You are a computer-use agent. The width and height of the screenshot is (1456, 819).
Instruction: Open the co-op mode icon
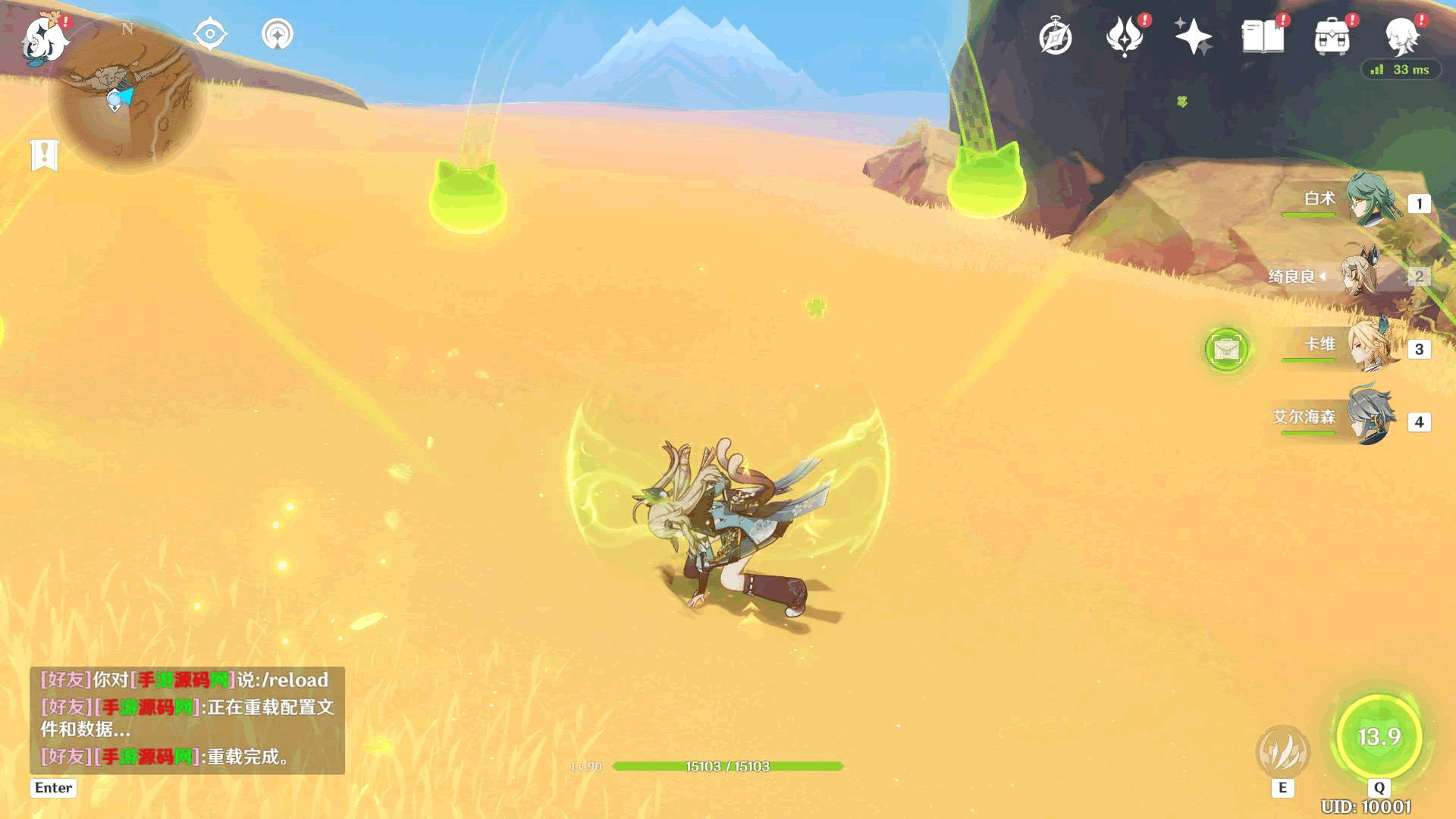pyautogui.click(x=278, y=34)
